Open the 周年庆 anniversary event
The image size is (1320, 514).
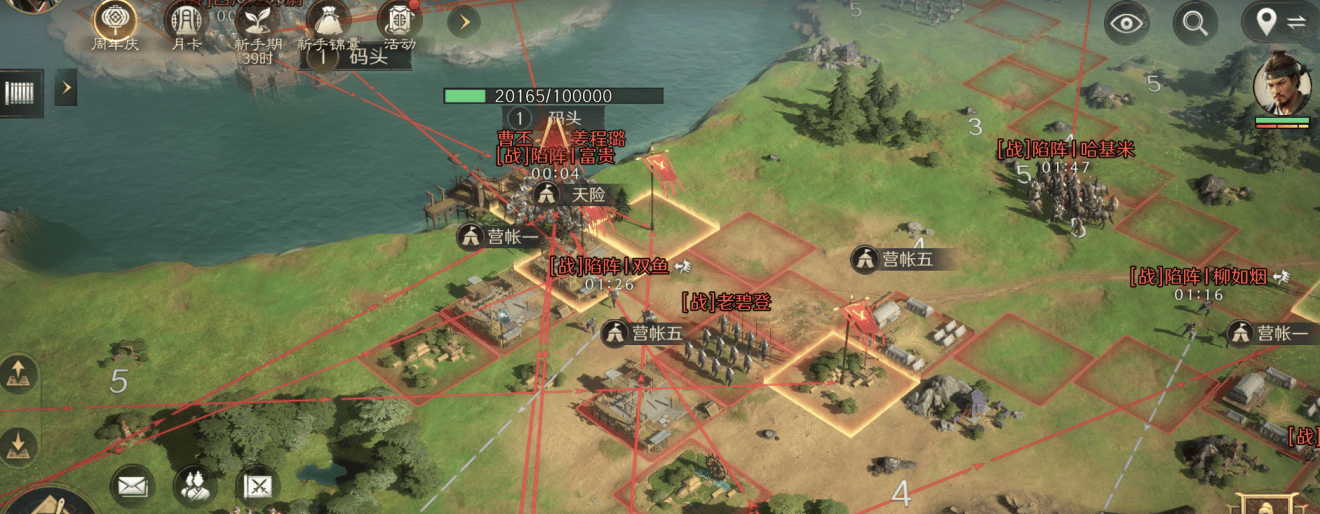click(x=115, y=20)
